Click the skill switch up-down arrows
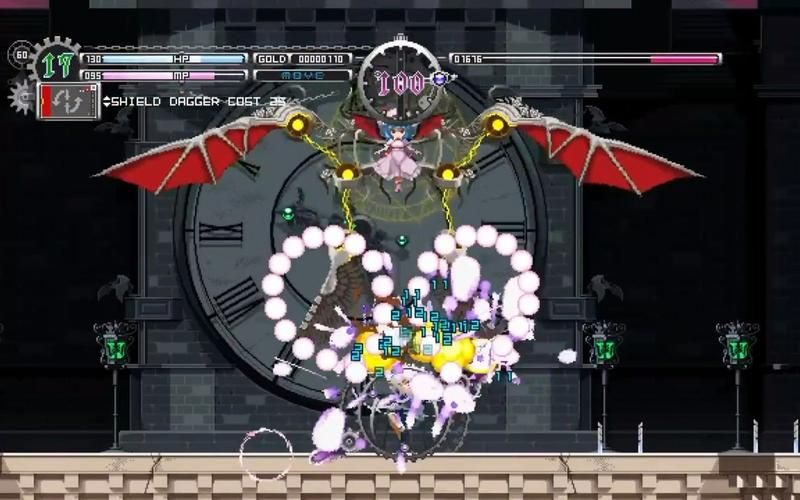Viewport: 800px width, 500px height. (106, 101)
